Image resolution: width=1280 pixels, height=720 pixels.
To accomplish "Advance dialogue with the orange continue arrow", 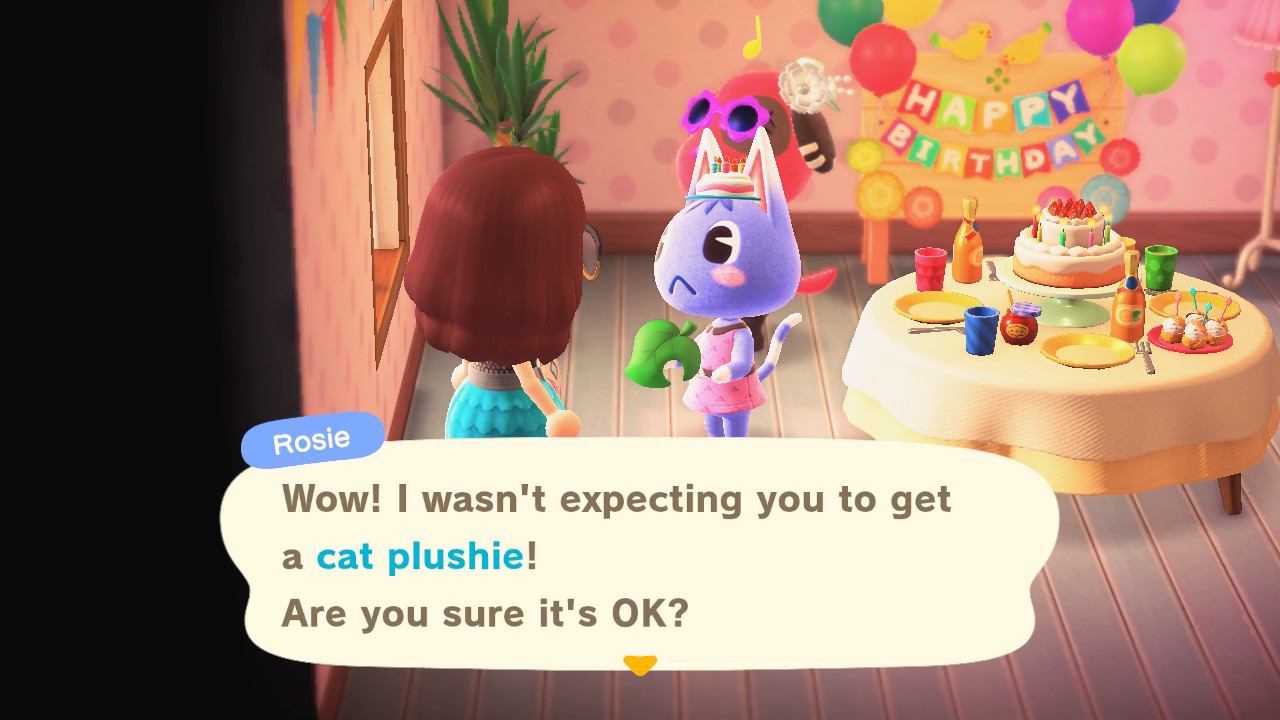I will coord(639,664).
